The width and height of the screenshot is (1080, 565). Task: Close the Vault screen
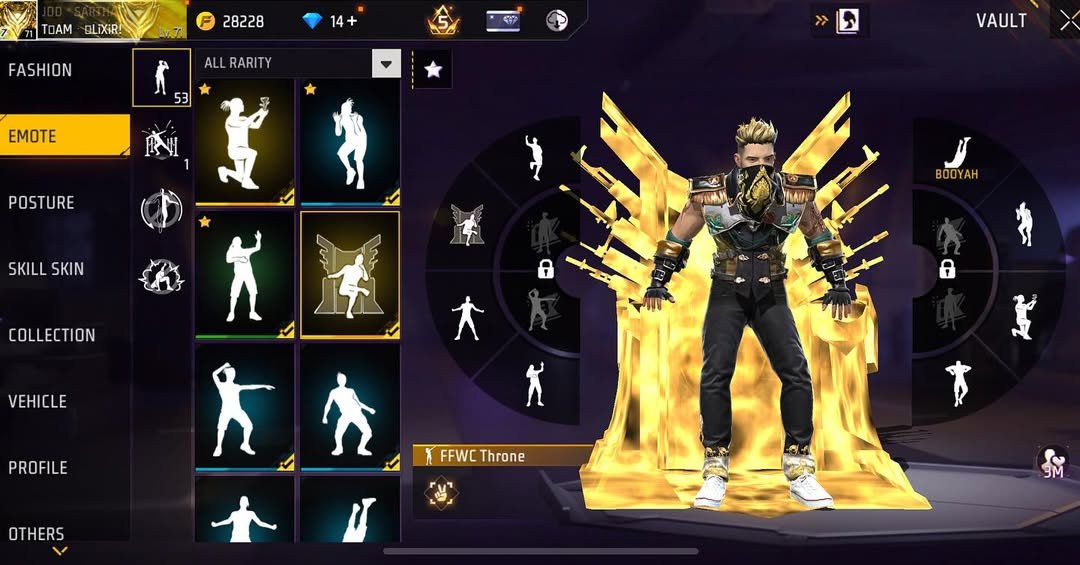coord(1066,21)
